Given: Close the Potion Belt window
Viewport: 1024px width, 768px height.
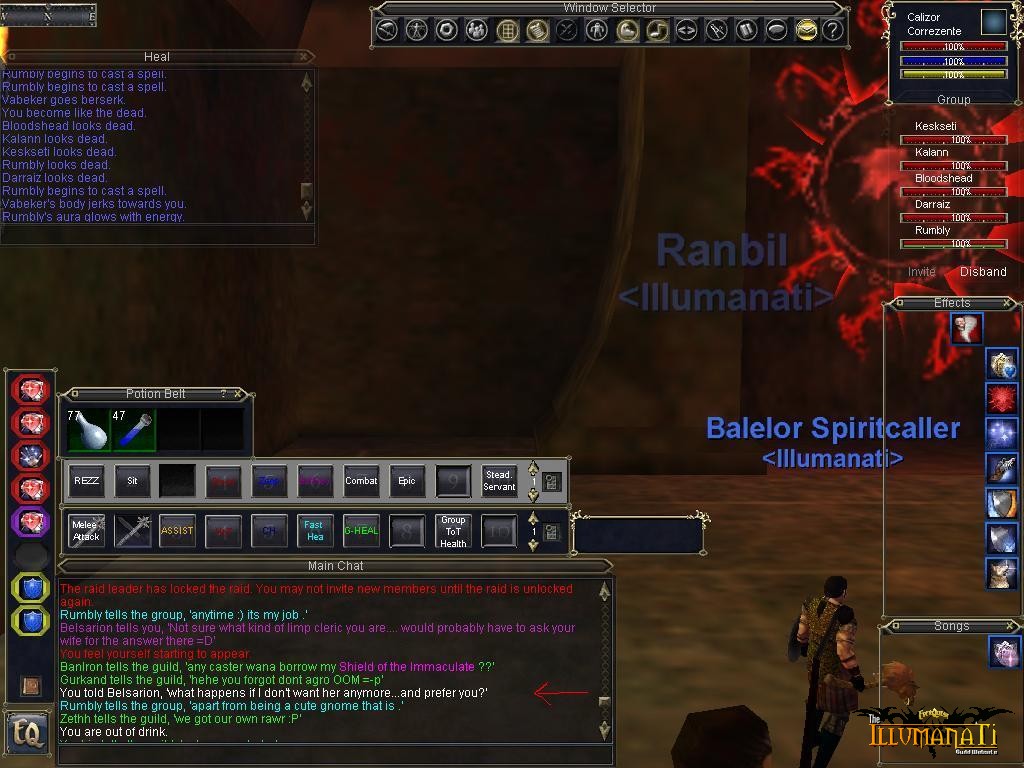Looking at the screenshot, I should [x=238, y=394].
